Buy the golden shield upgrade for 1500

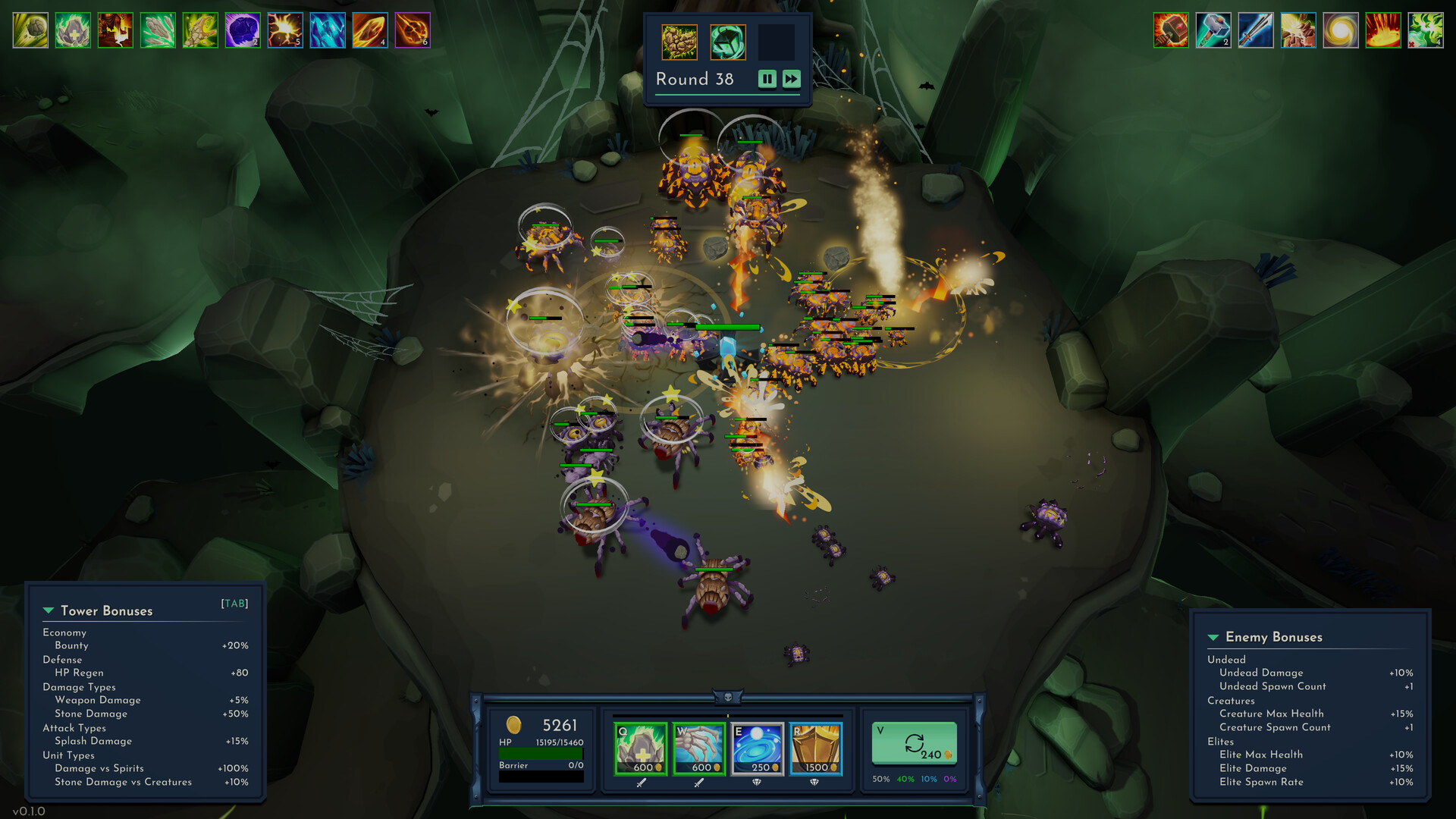coord(815,748)
